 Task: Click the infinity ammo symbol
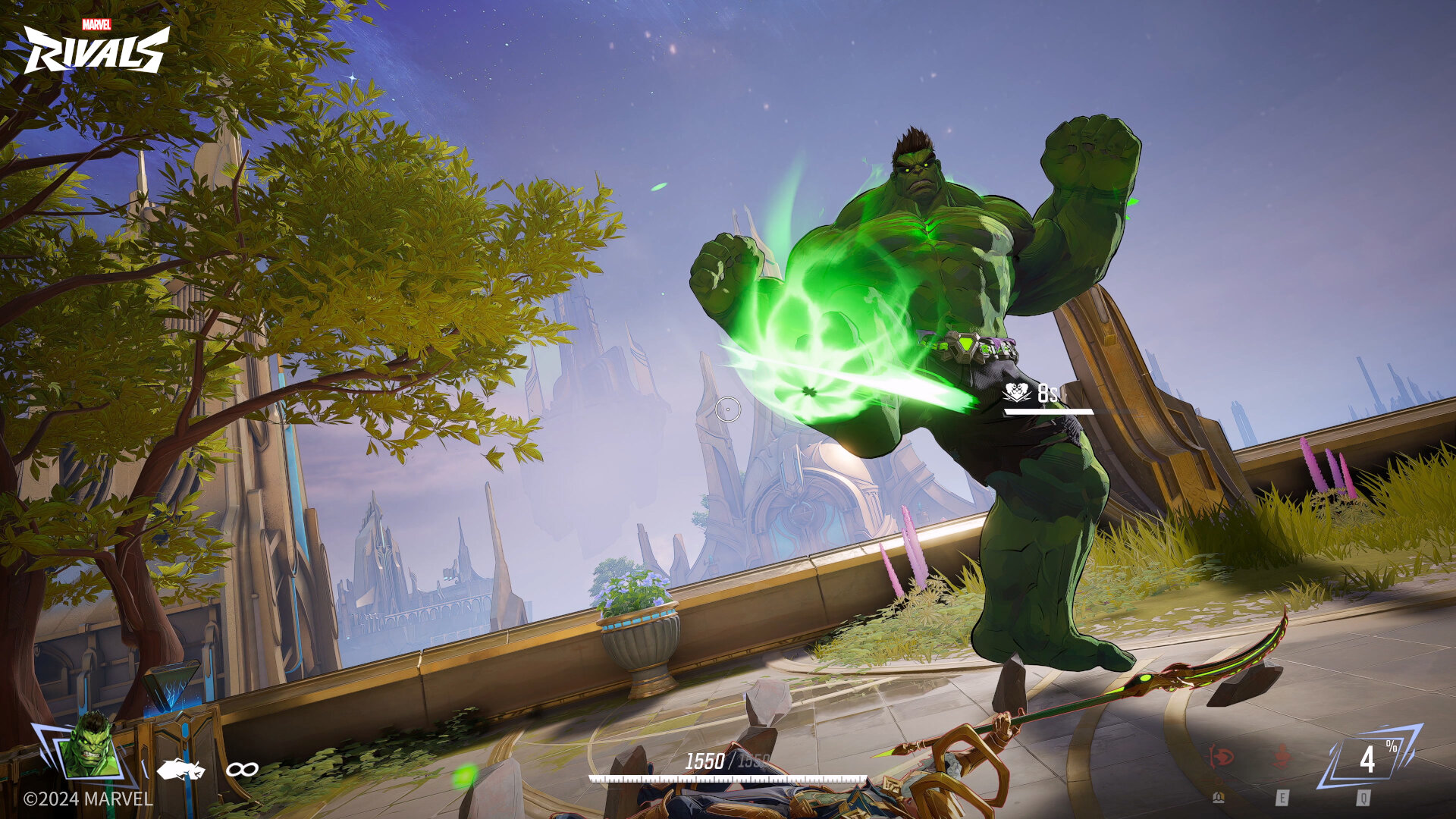coord(243,769)
